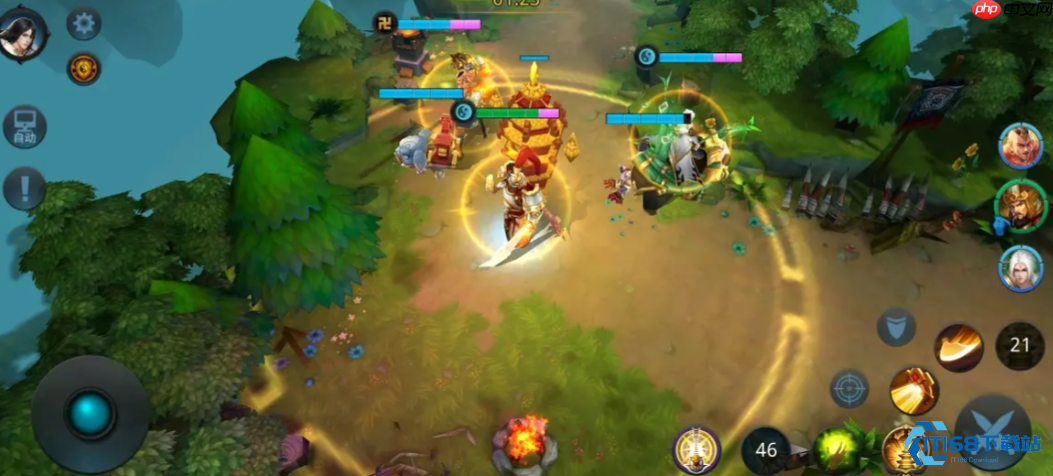Cast the golden armored charge skill

[x=913, y=390]
